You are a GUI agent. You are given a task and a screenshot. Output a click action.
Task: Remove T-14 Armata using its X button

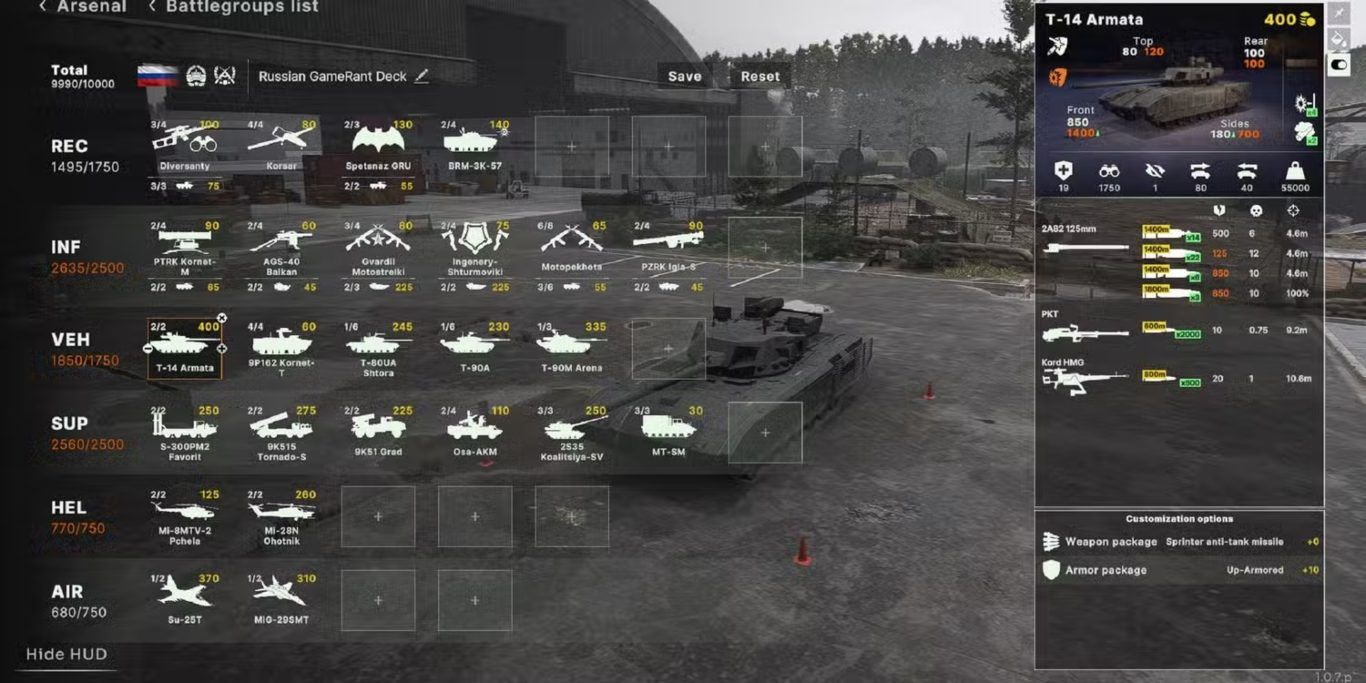click(222, 319)
